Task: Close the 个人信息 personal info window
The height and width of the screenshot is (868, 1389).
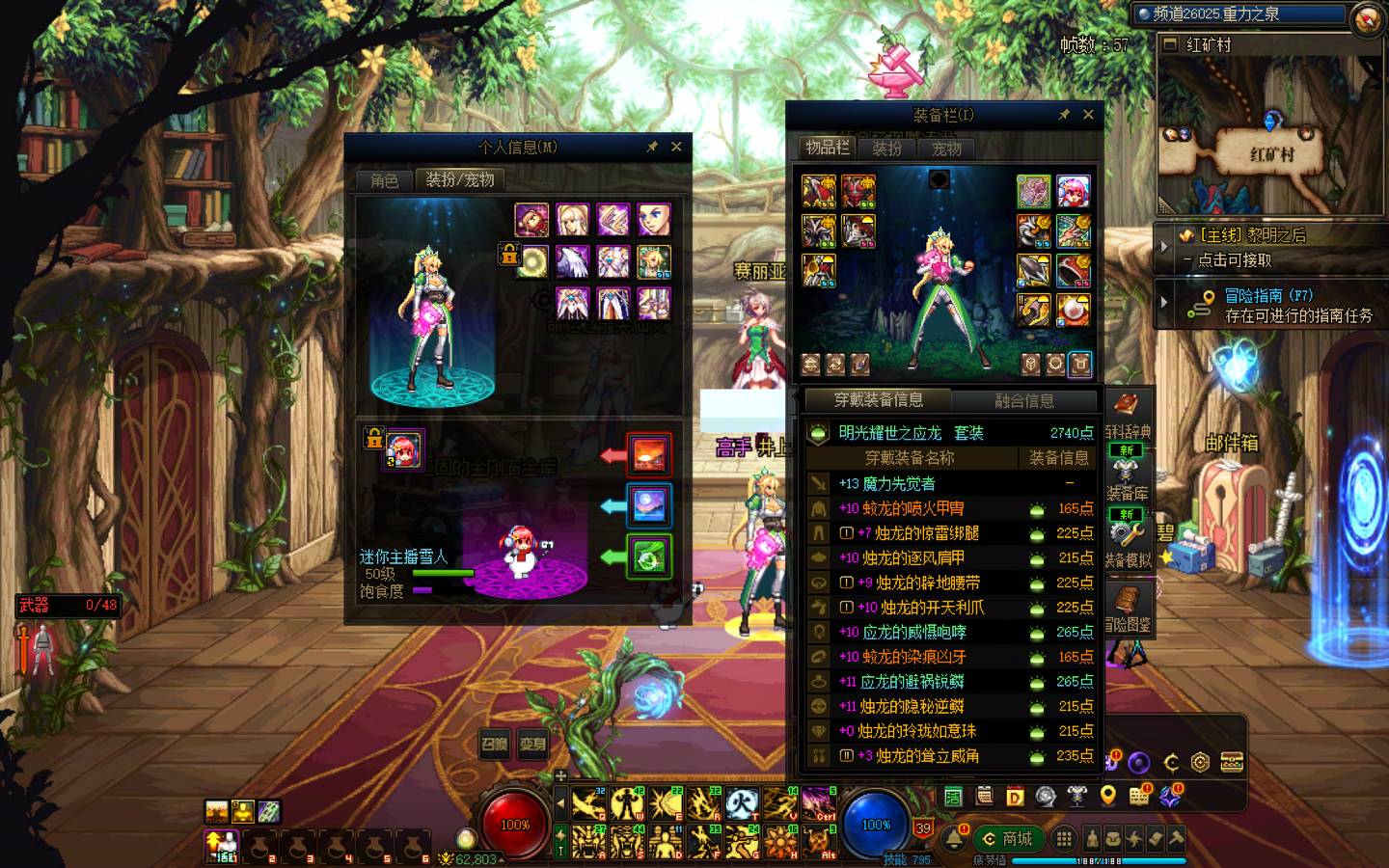Action: pyautogui.click(x=676, y=147)
